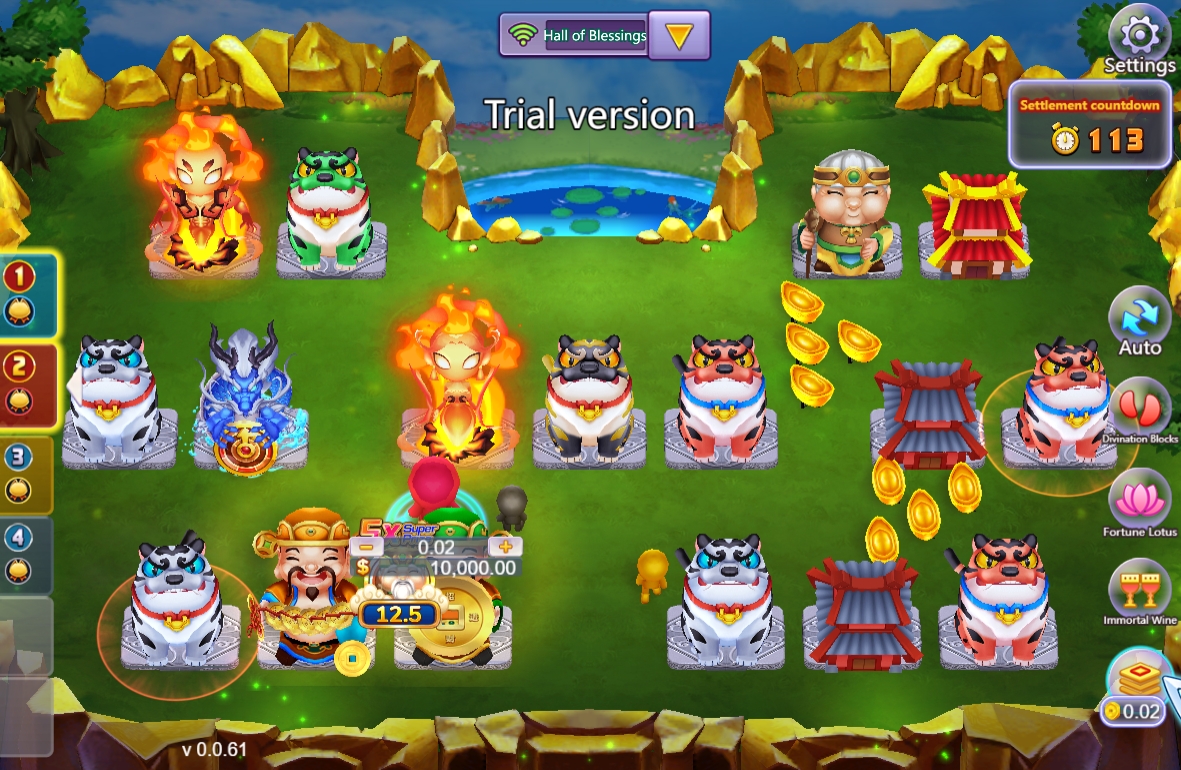Increase the bet with the plus button
Image resolution: width=1181 pixels, height=770 pixels.
[506, 546]
